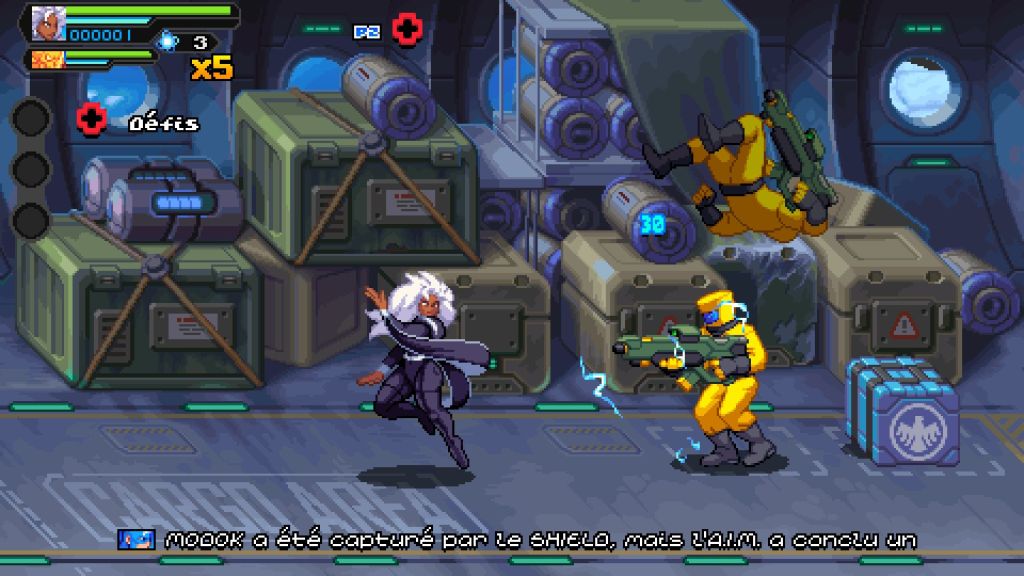Select Storm's character portrait

tap(46, 23)
